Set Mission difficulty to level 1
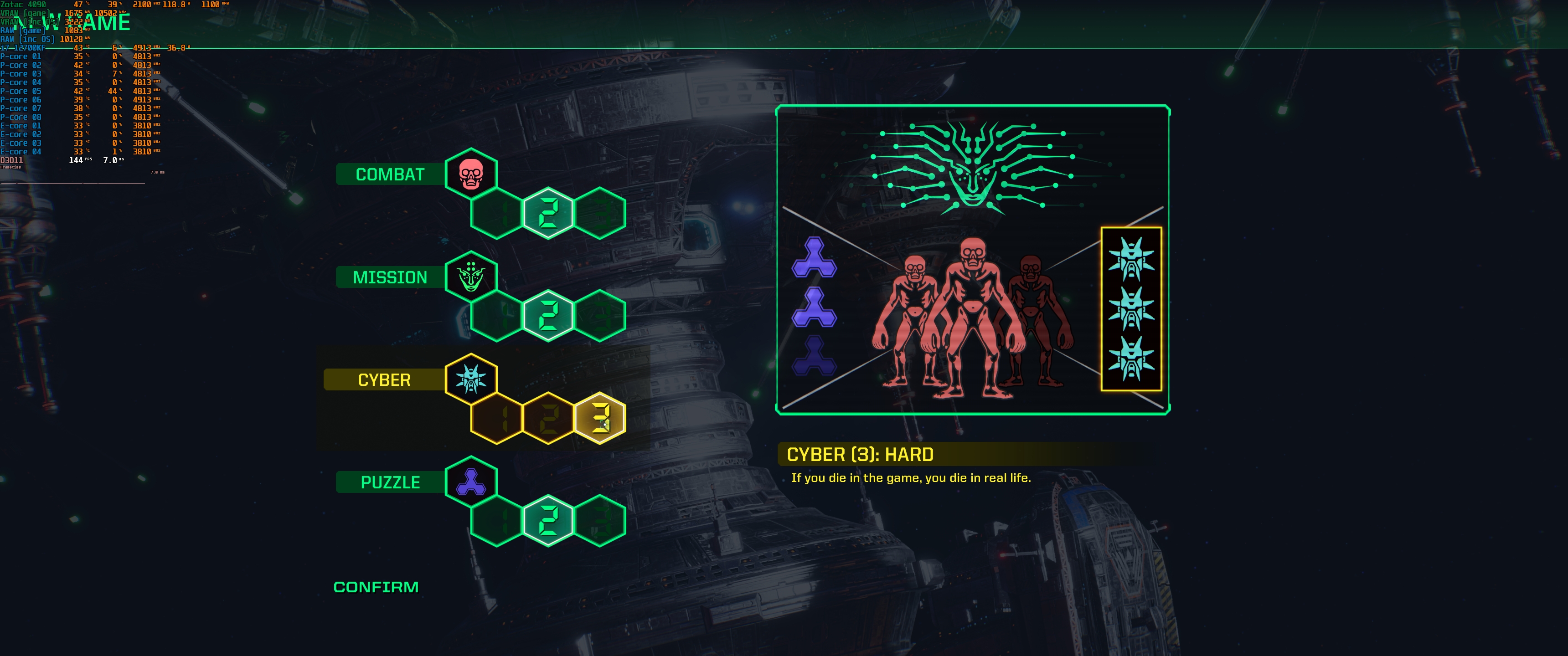The height and width of the screenshot is (656, 1568). point(497,316)
